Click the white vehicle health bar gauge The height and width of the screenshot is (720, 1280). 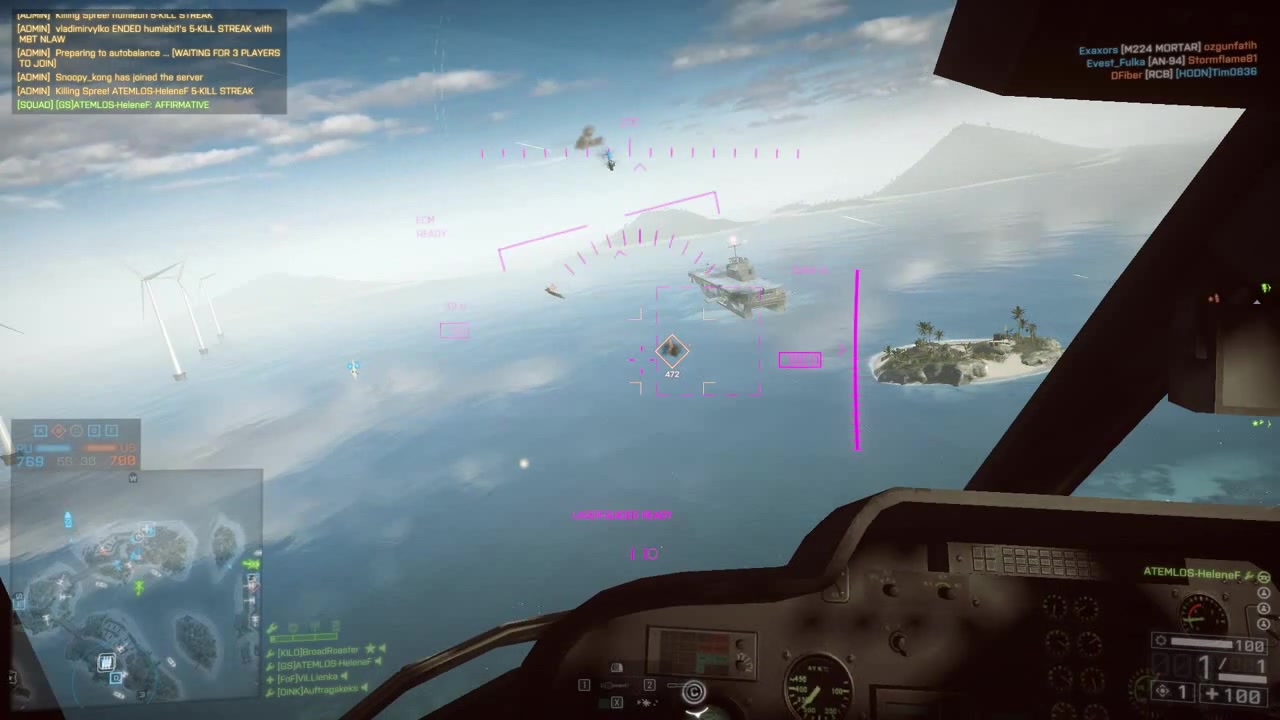click(1200, 642)
